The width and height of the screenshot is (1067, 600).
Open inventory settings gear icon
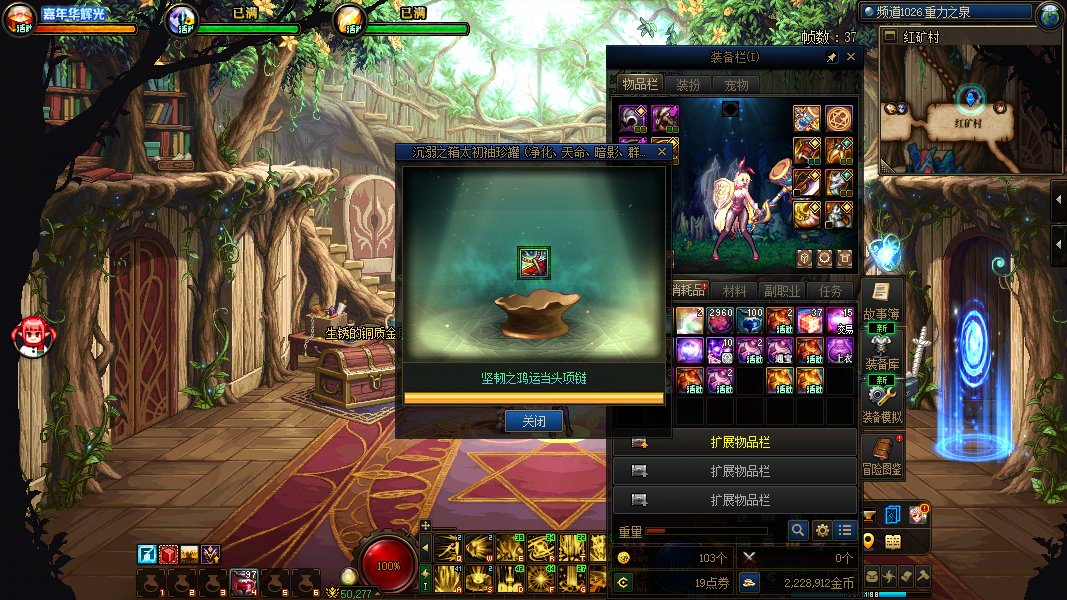point(822,530)
